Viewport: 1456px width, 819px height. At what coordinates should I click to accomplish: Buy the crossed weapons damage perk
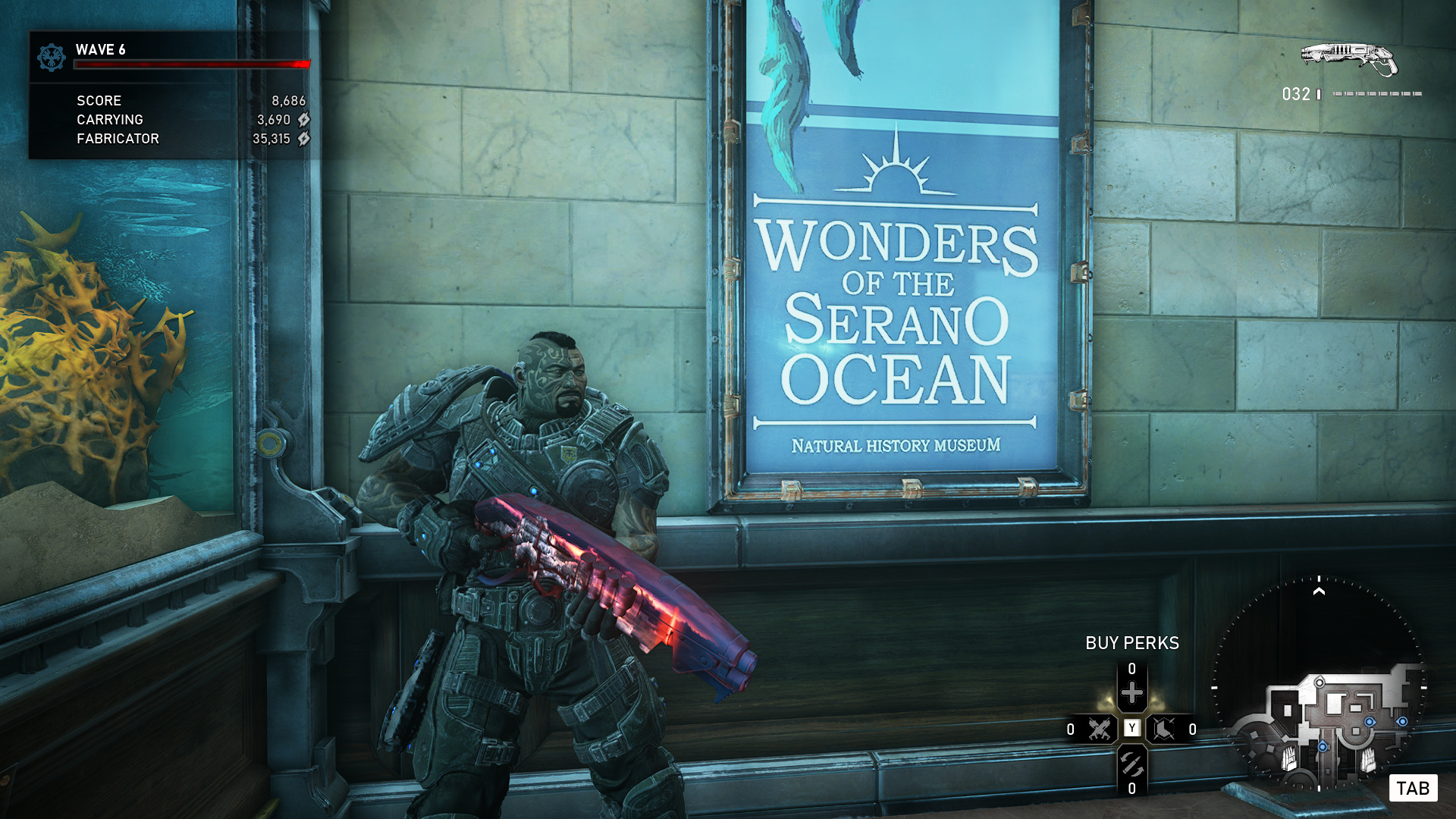coord(1099,730)
